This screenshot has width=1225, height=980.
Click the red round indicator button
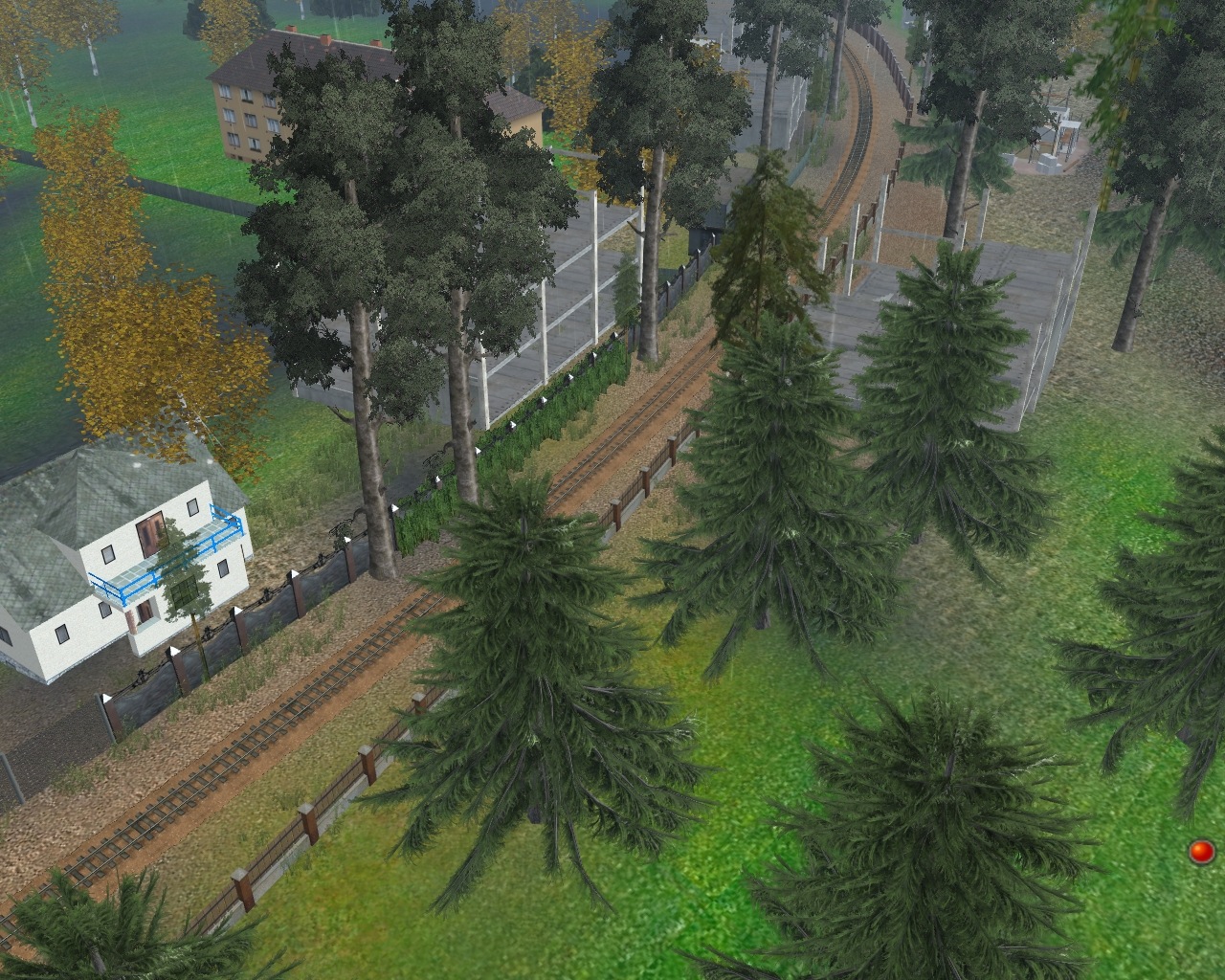coord(1200,851)
